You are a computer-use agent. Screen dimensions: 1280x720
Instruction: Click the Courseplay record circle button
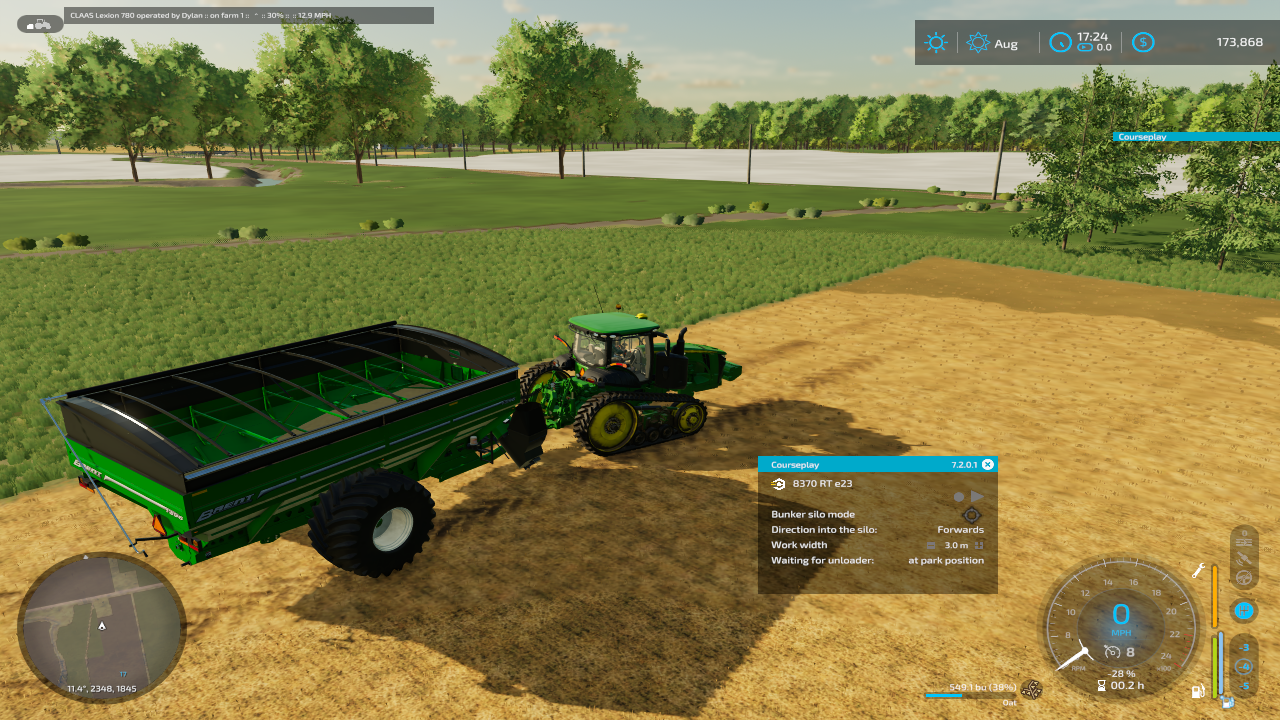coord(959,496)
